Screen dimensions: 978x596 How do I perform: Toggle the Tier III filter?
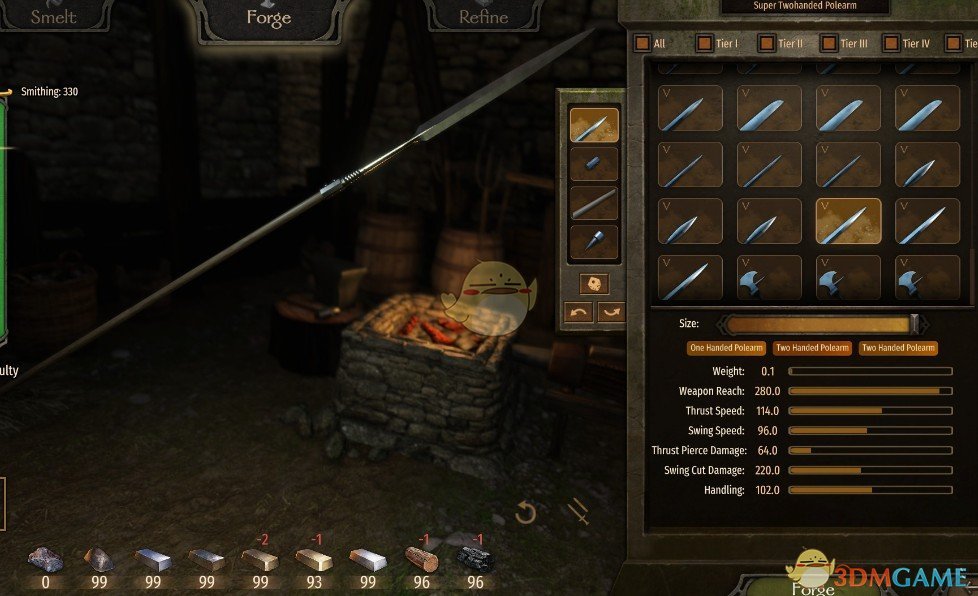[x=828, y=43]
